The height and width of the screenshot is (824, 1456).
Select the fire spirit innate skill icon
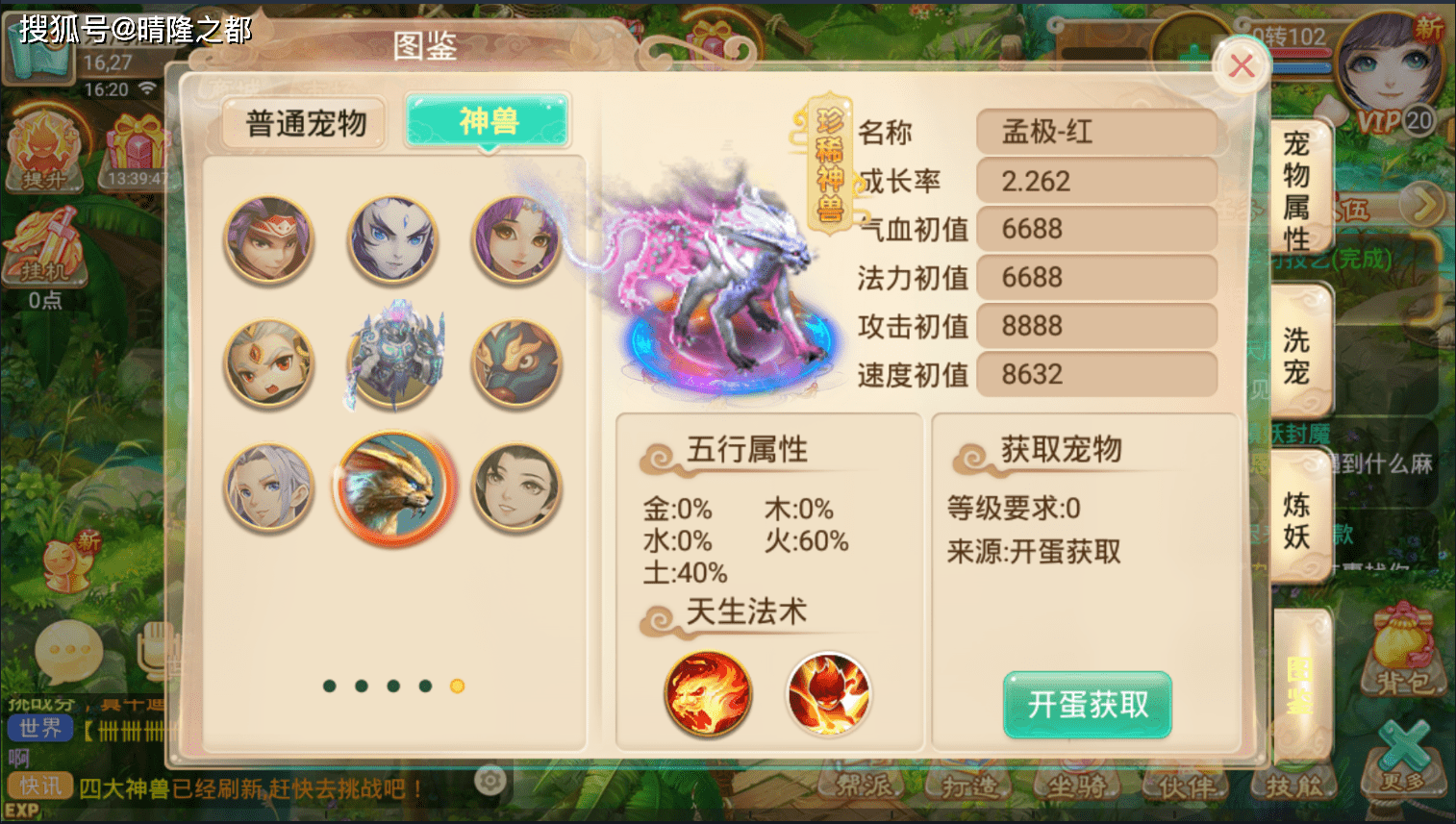coord(829,695)
